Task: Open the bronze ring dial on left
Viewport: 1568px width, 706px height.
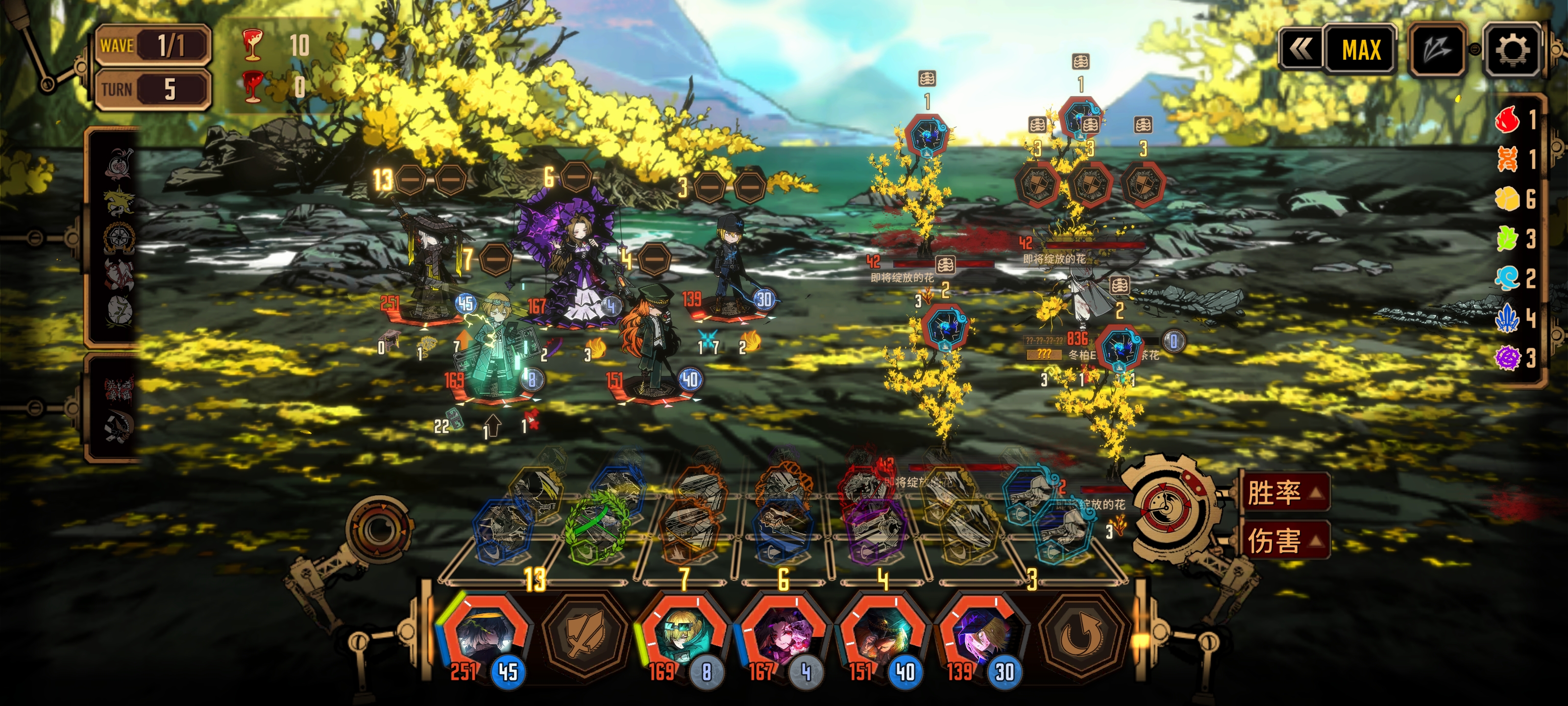Action: coord(379,529)
